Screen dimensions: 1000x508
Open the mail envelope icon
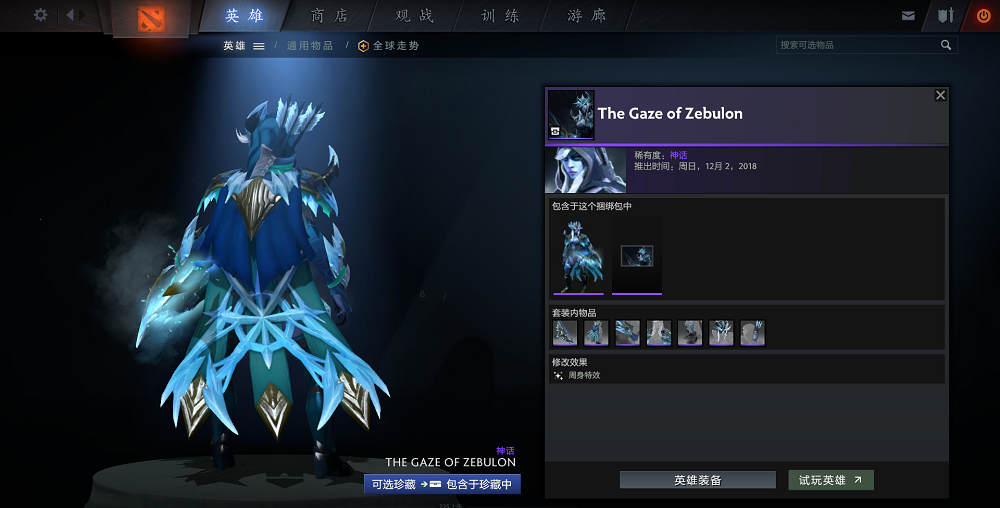pyautogui.click(x=908, y=16)
